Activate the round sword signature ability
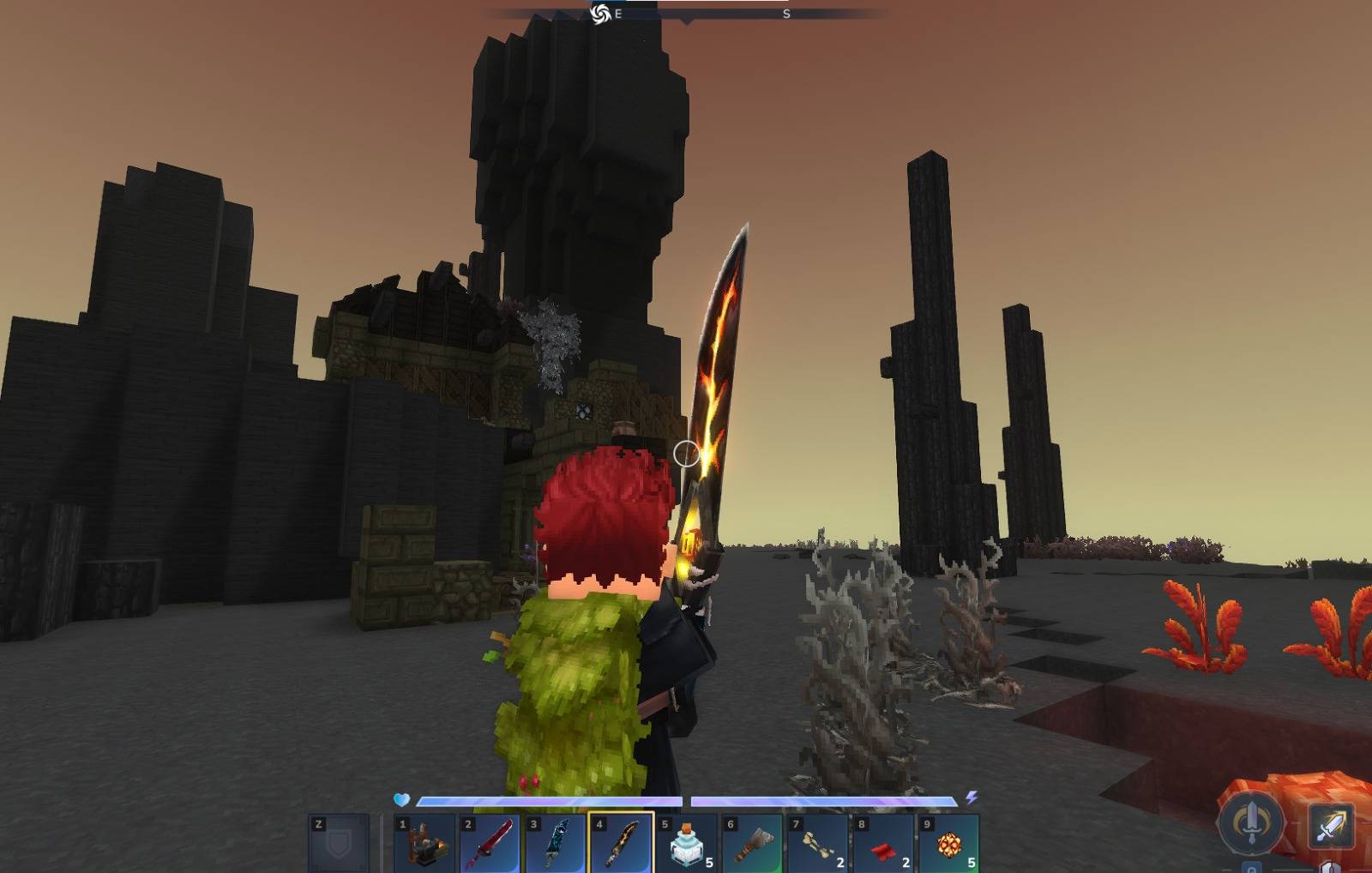 click(x=1251, y=822)
